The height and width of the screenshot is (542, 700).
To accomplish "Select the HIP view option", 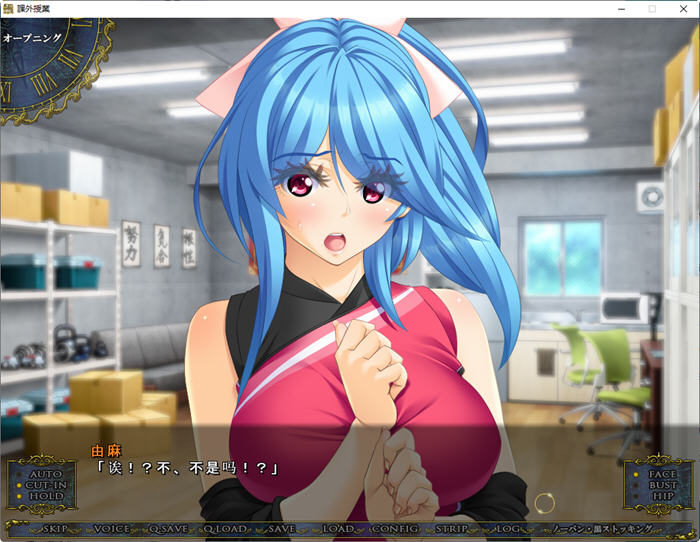I will click(x=662, y=497).
